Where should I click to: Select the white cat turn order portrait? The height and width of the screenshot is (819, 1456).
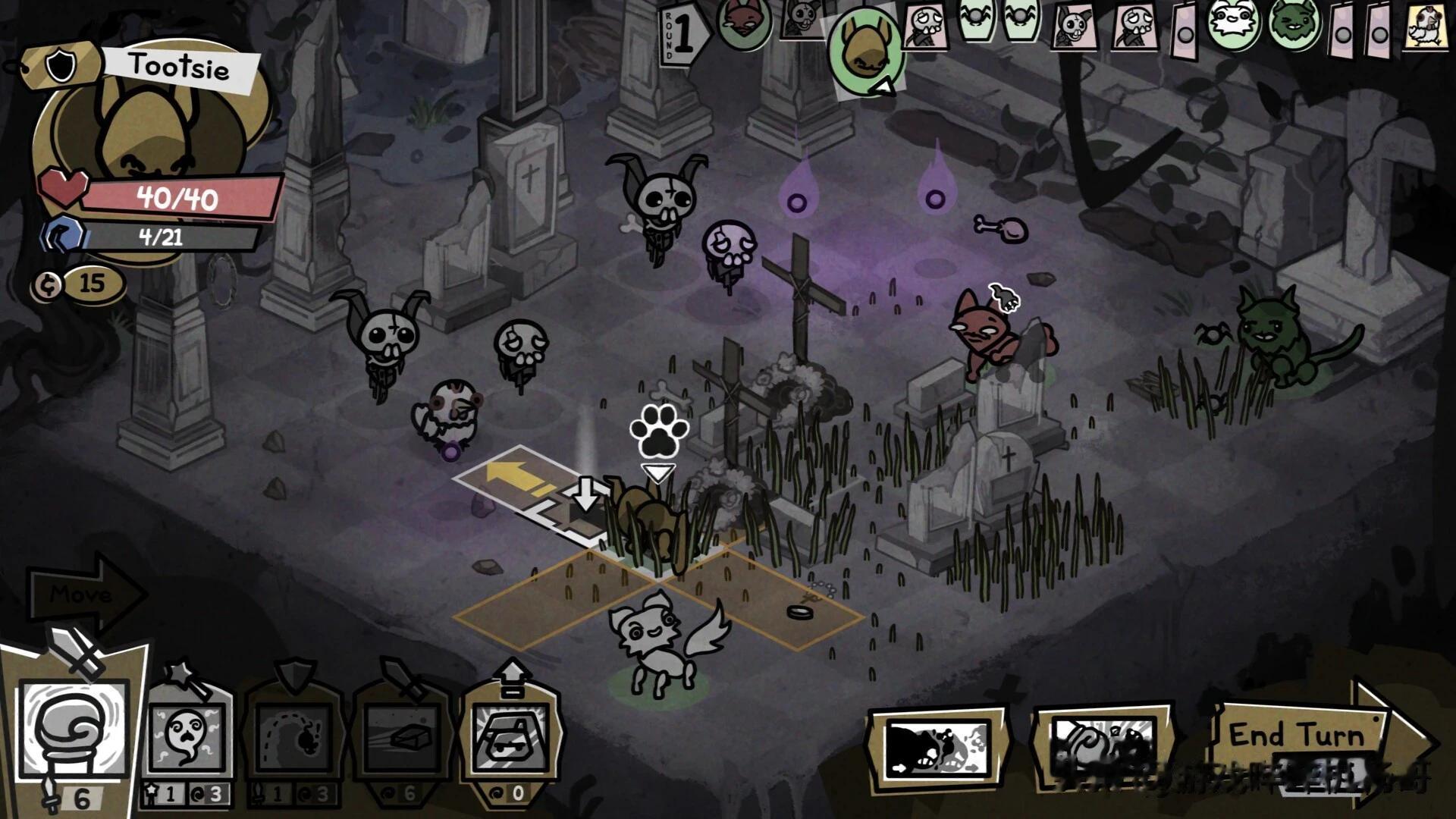1234,23
